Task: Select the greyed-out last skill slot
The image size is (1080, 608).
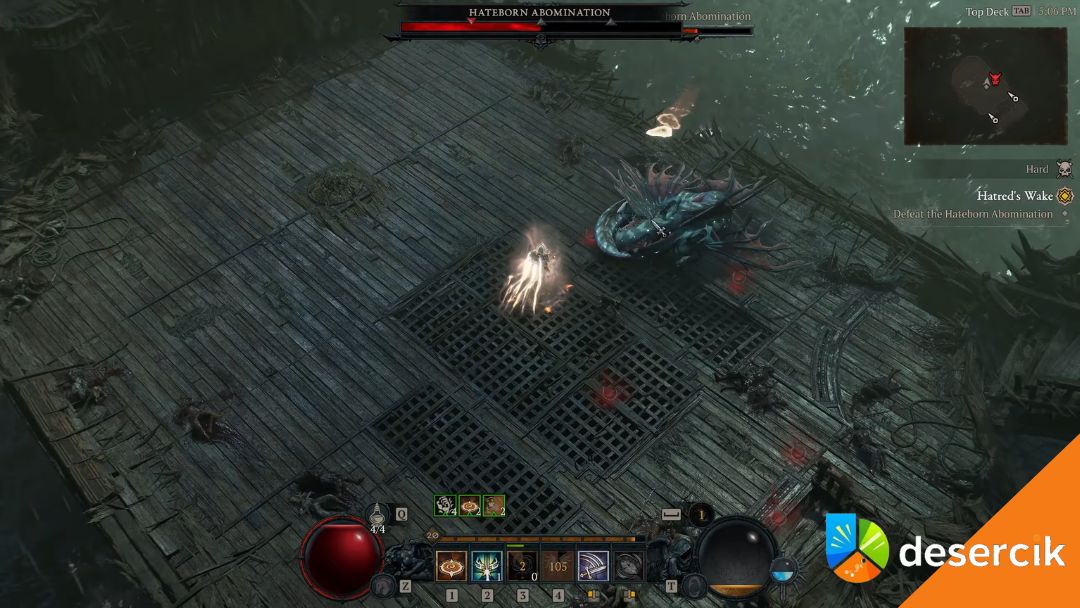Action: click(x=628, y=566)
